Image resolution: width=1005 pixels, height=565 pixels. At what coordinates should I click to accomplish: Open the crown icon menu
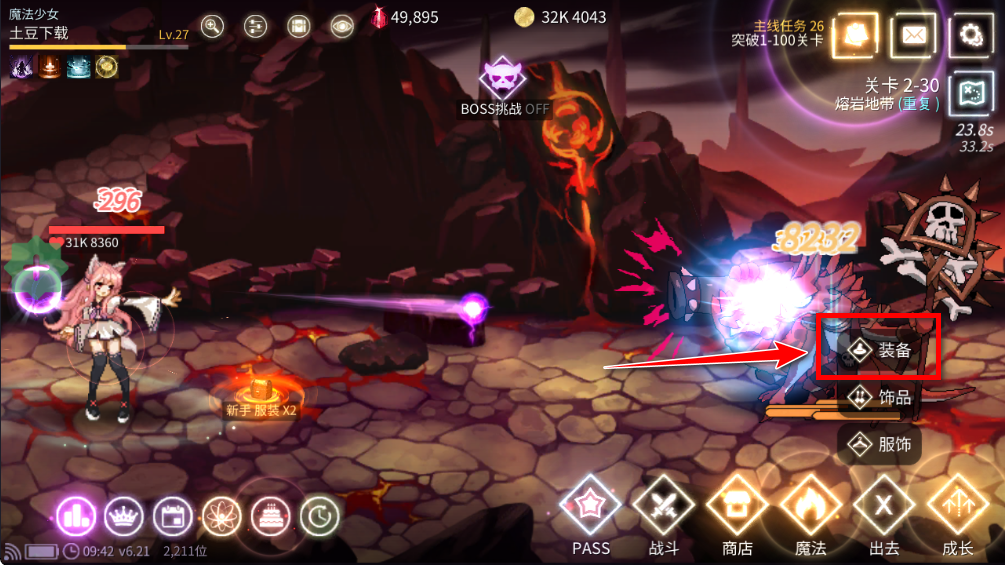[124, 516]
